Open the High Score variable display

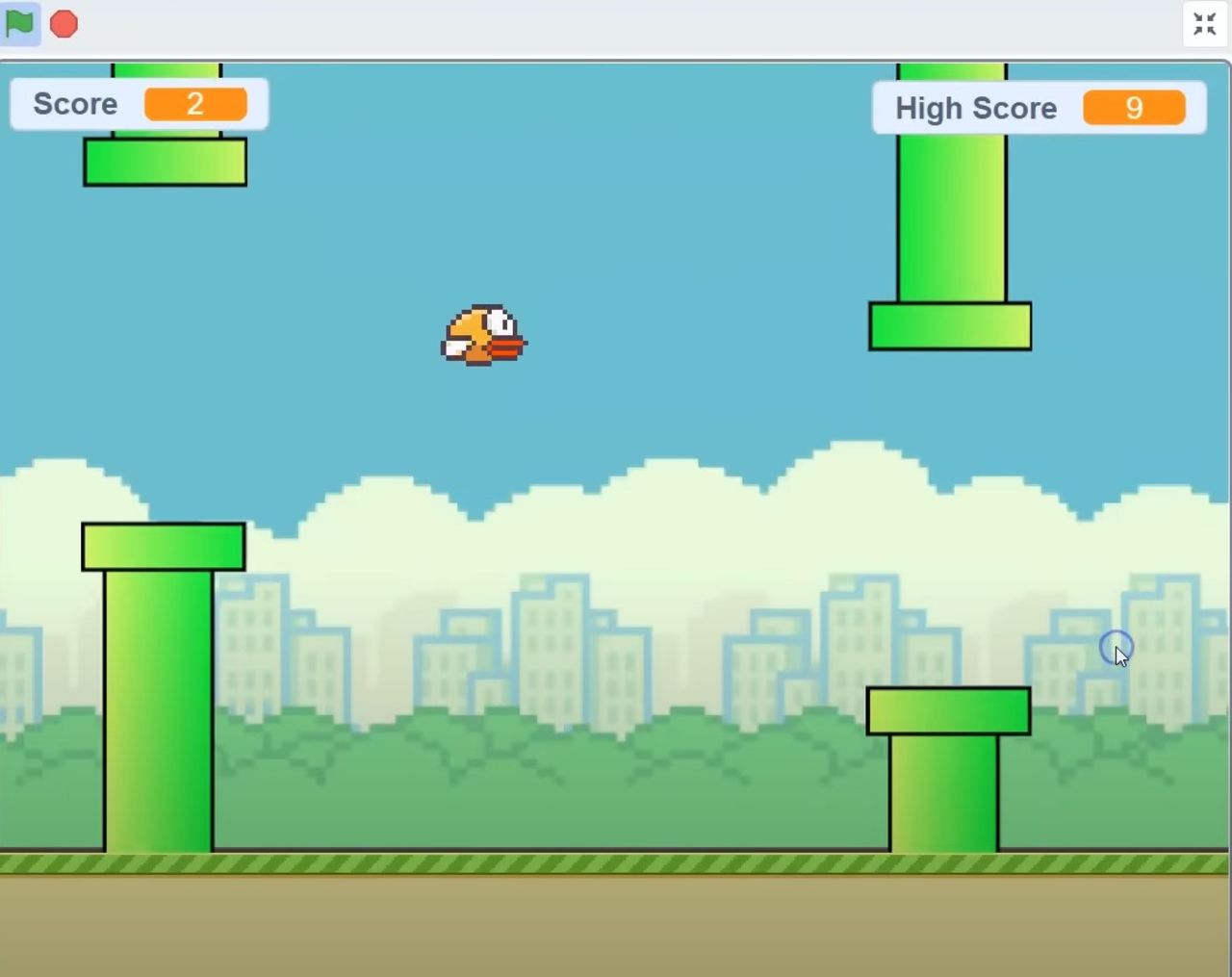pos(1038,108)
